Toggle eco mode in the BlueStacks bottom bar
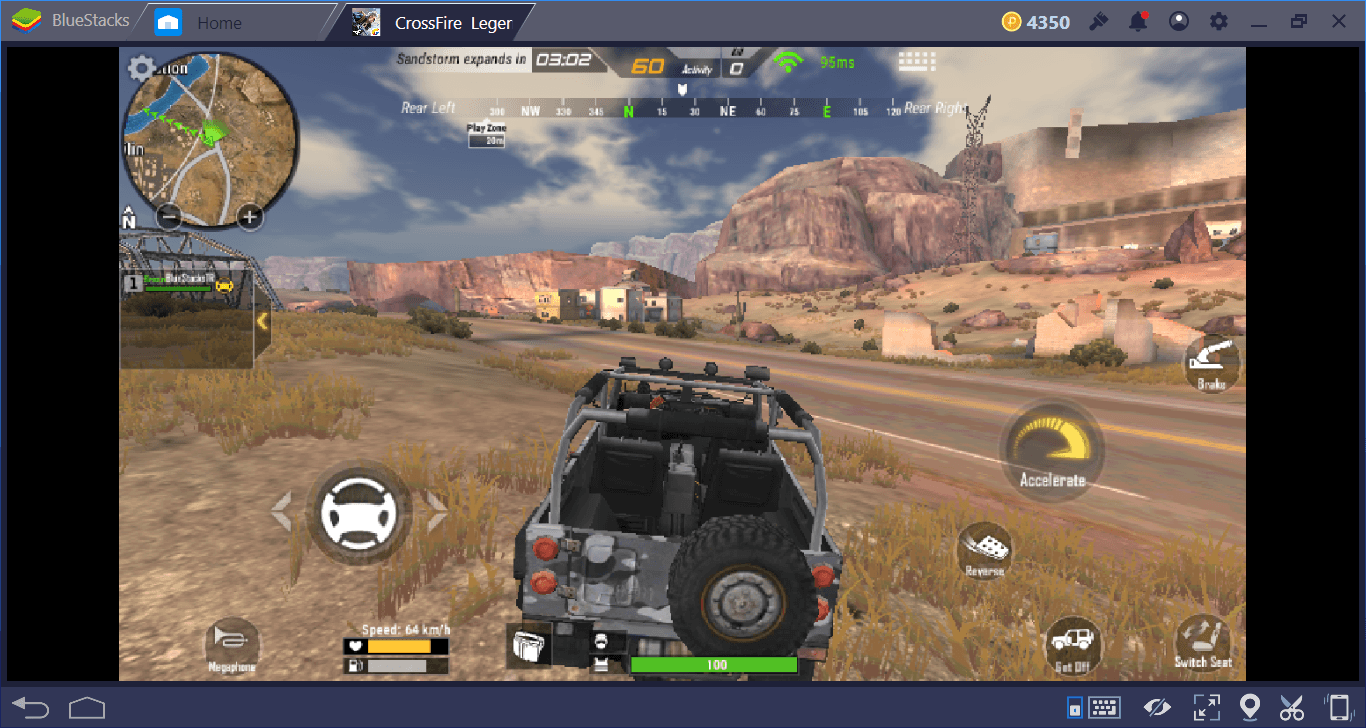Screen dimensions: 1366x728 (1157, 707)
